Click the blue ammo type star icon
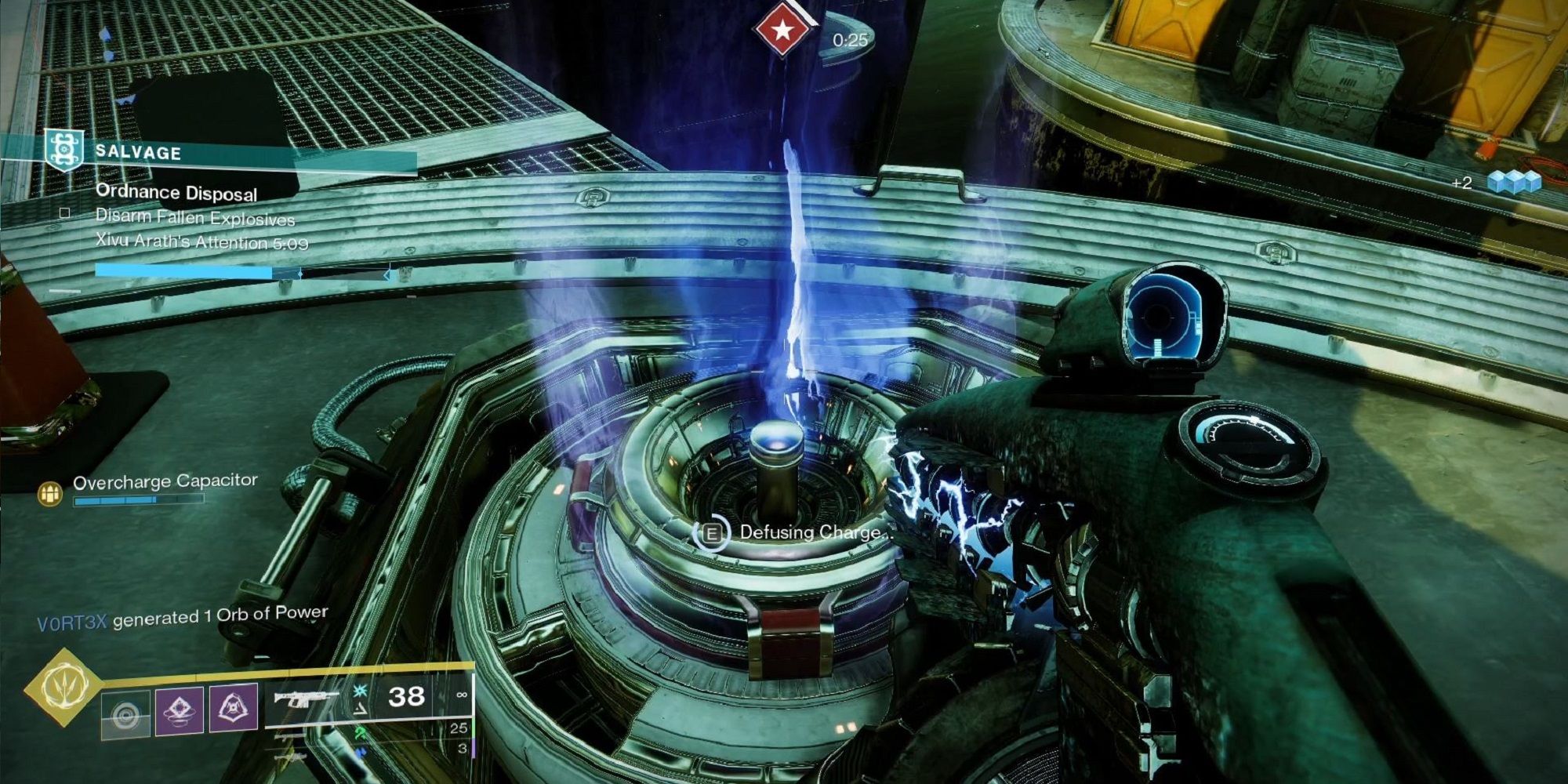 [359, 691]
